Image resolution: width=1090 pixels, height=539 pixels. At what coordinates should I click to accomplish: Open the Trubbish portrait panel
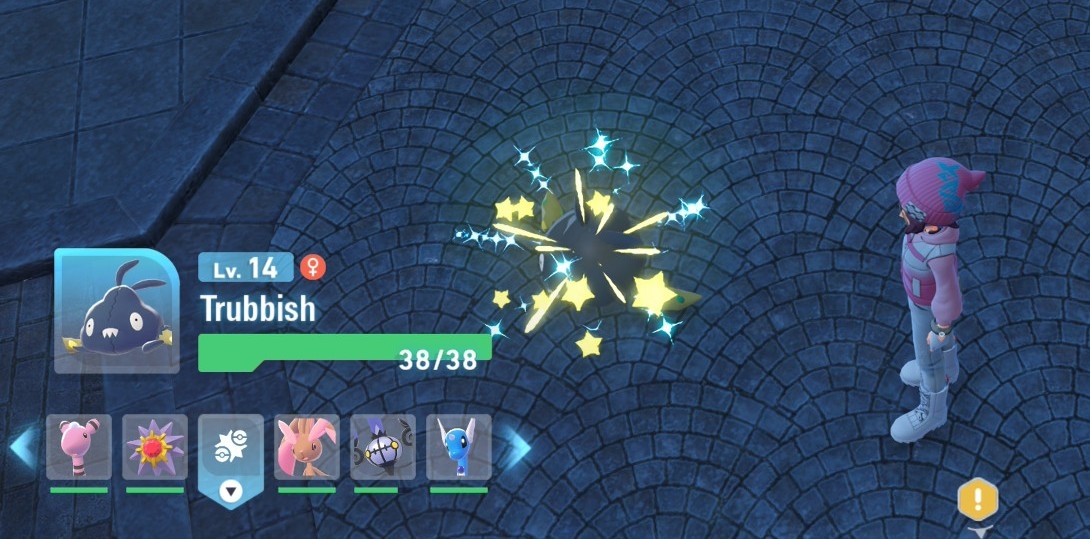tap(117, 311)
